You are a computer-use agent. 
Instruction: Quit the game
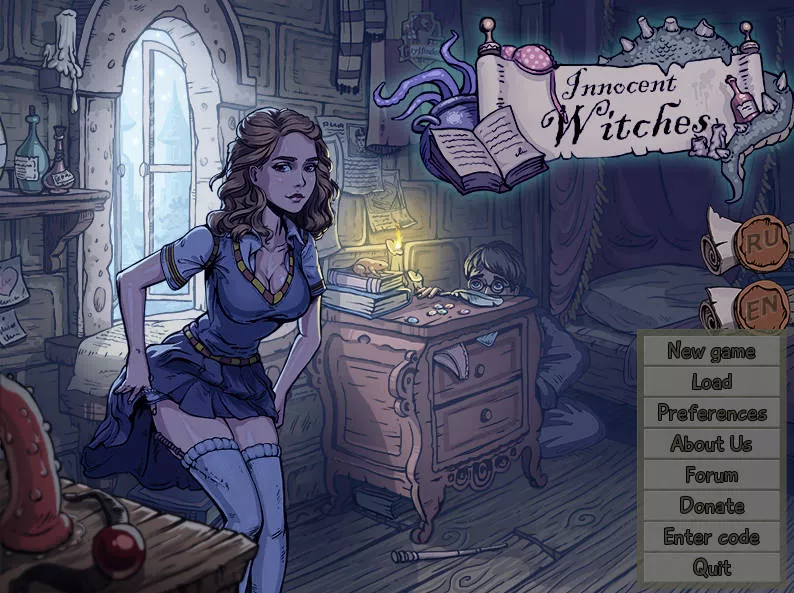coord(711,568)
